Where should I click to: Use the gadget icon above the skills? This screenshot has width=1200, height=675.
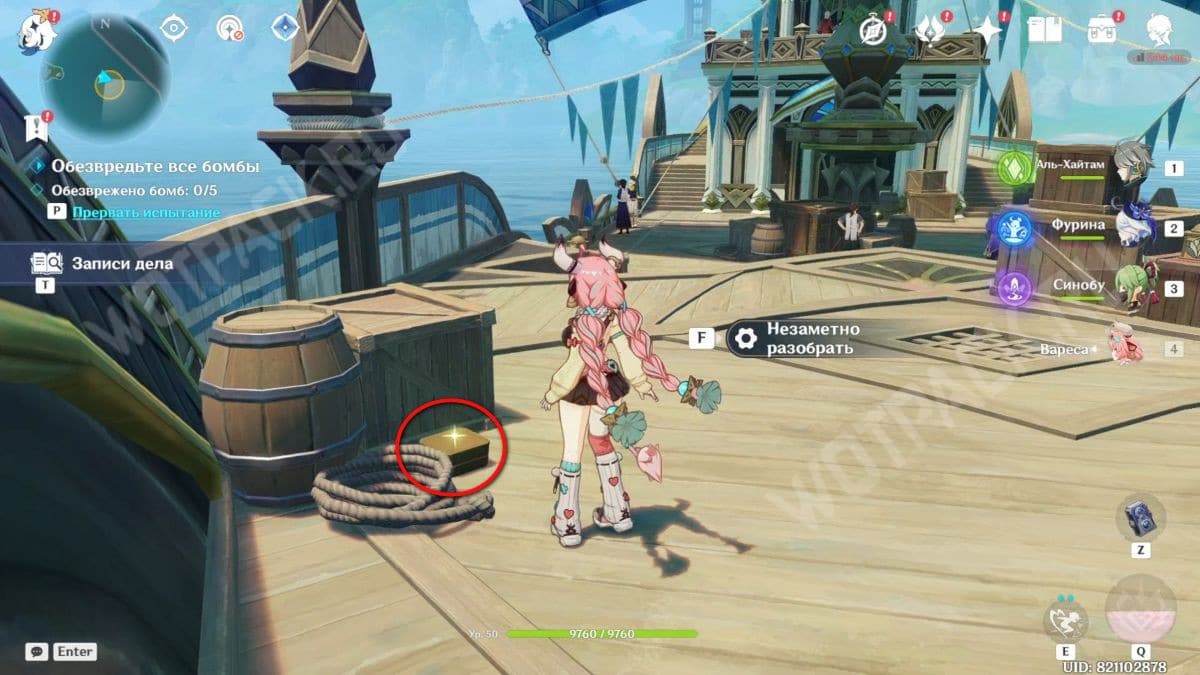(x=1140, y=517)
